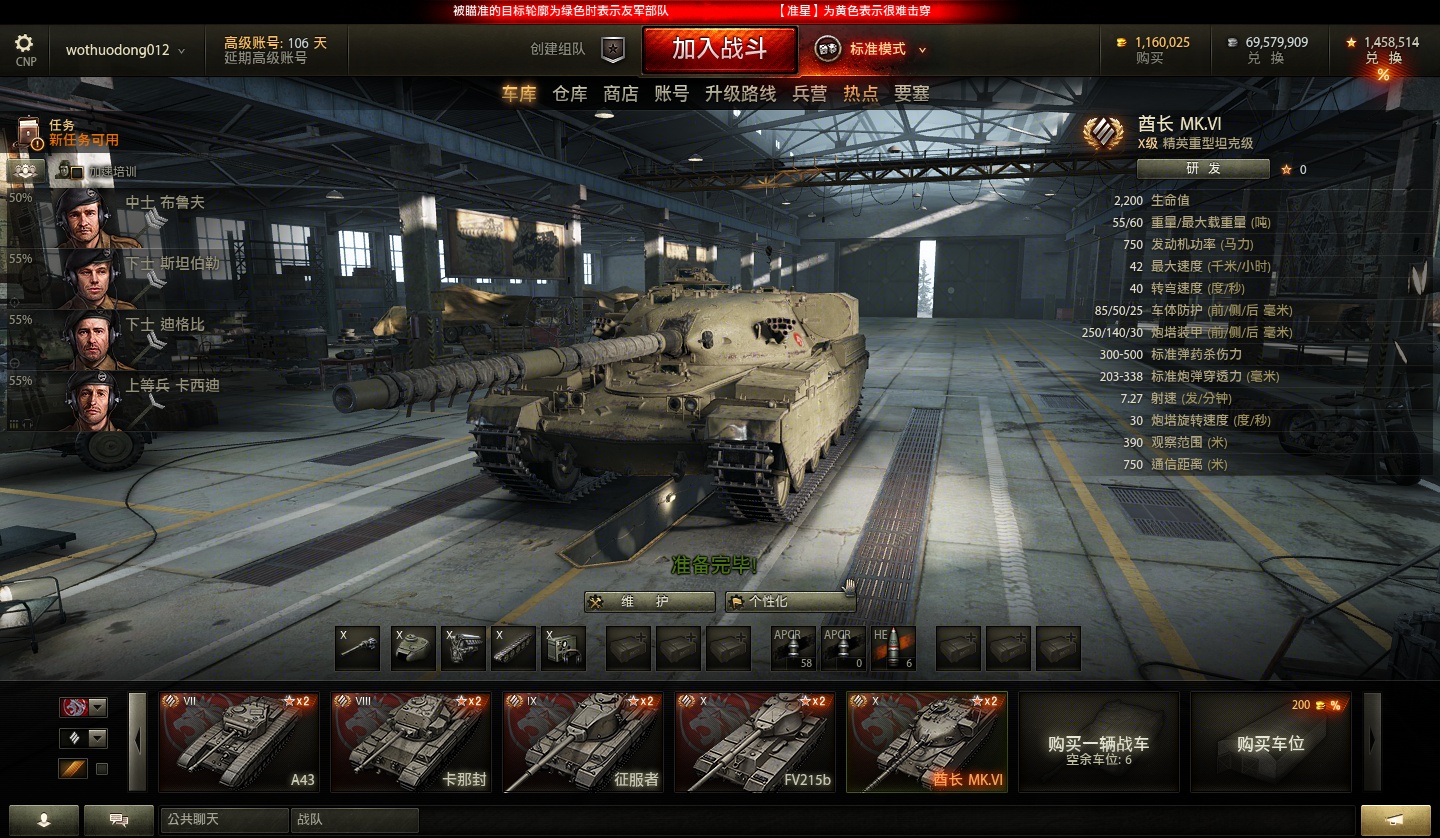
Task: Select the HE shell ammo slot
Action: [894, 648]
